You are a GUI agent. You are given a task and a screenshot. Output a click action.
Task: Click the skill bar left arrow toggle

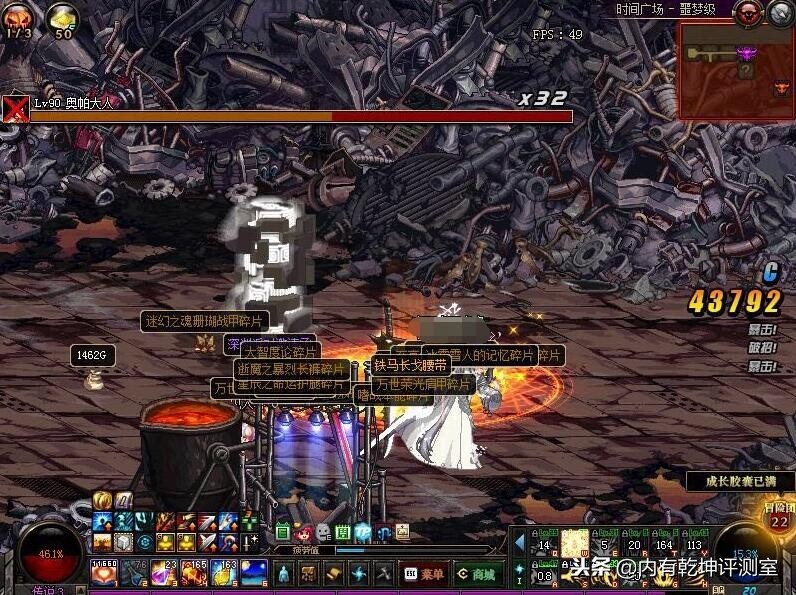click(x=520, y=543)
